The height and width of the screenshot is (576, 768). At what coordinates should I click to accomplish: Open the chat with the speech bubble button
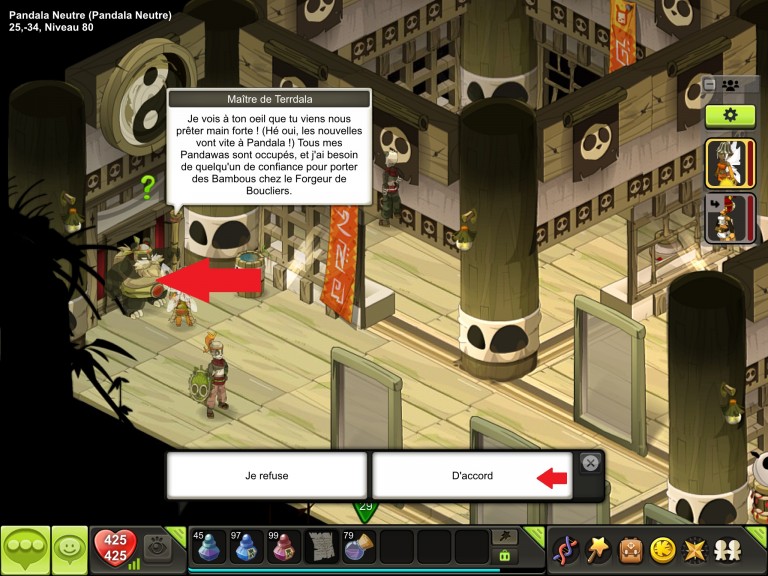click(25, 549)
